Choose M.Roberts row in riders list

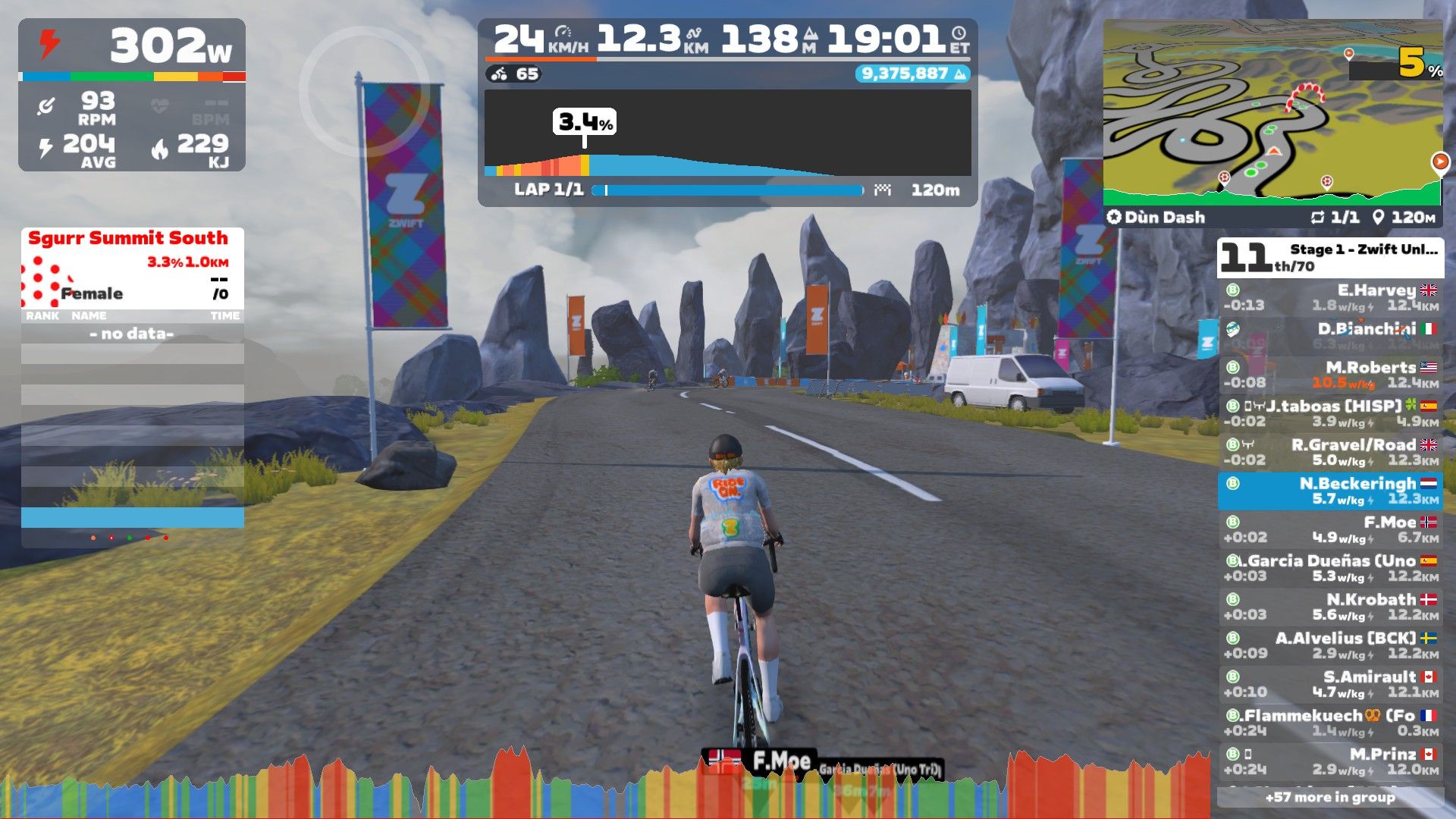[x=1331, y=375]
